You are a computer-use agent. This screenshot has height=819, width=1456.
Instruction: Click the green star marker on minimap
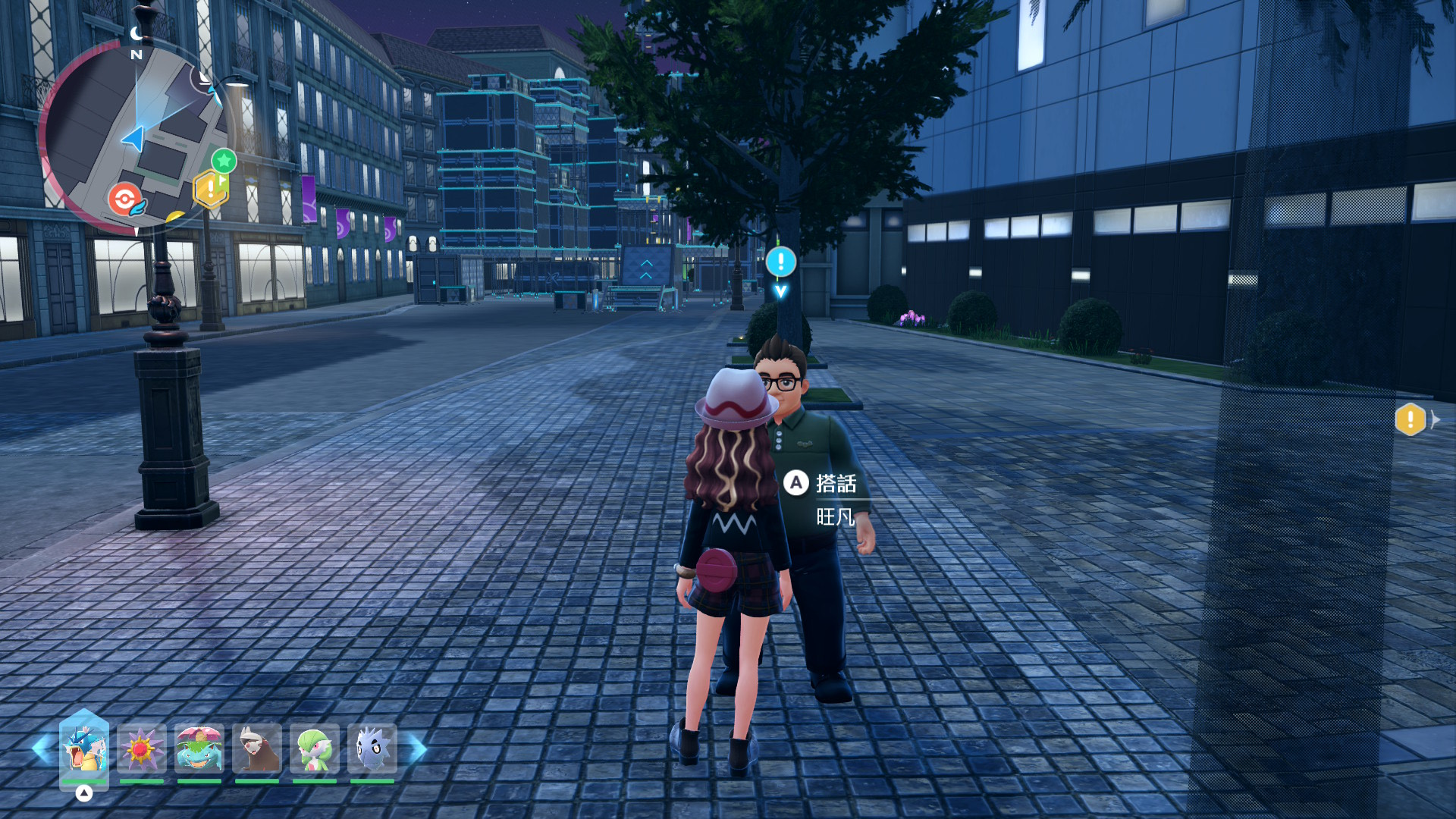(x=224, y=161)
